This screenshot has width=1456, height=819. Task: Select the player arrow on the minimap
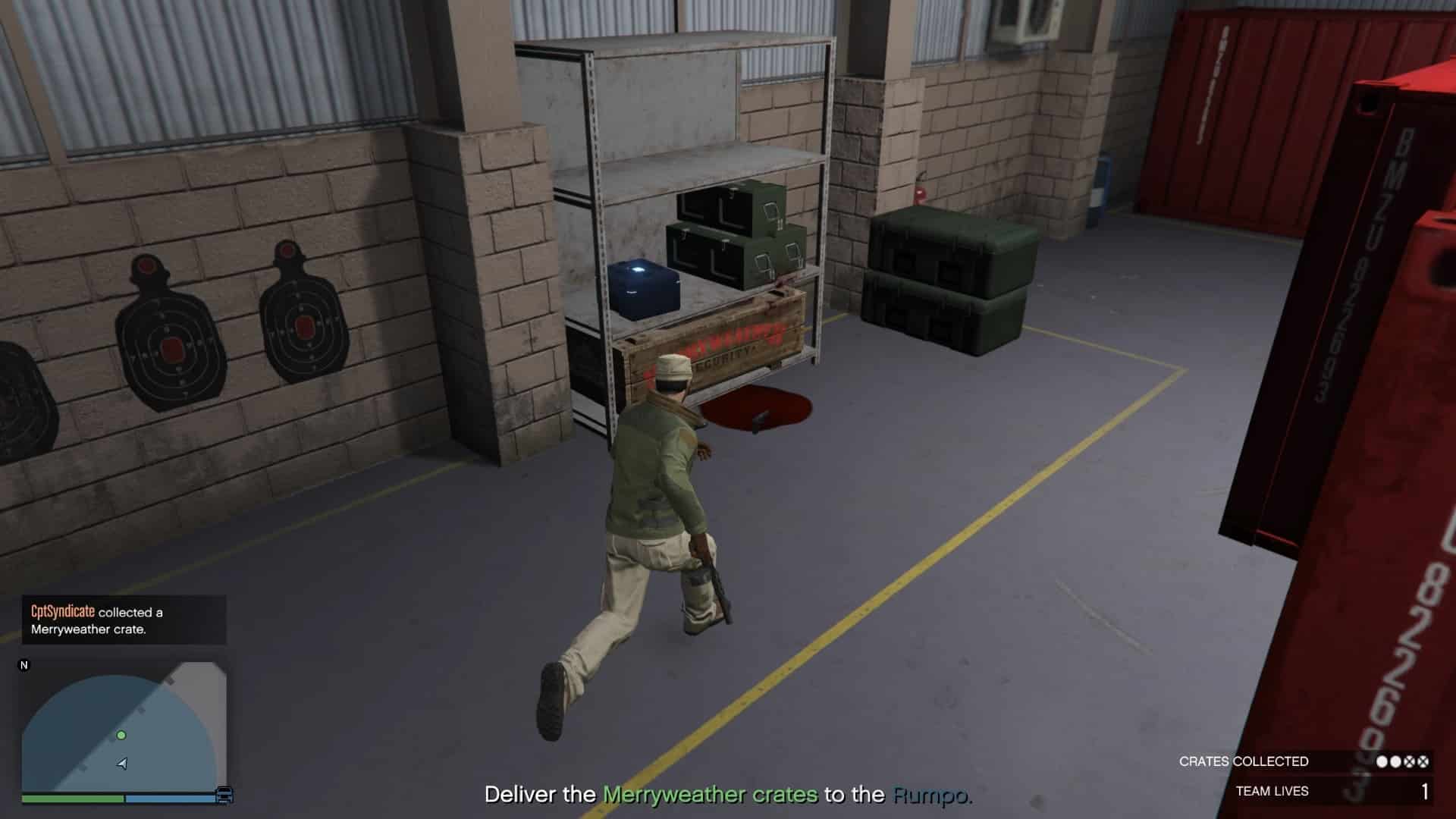point(121,764)
